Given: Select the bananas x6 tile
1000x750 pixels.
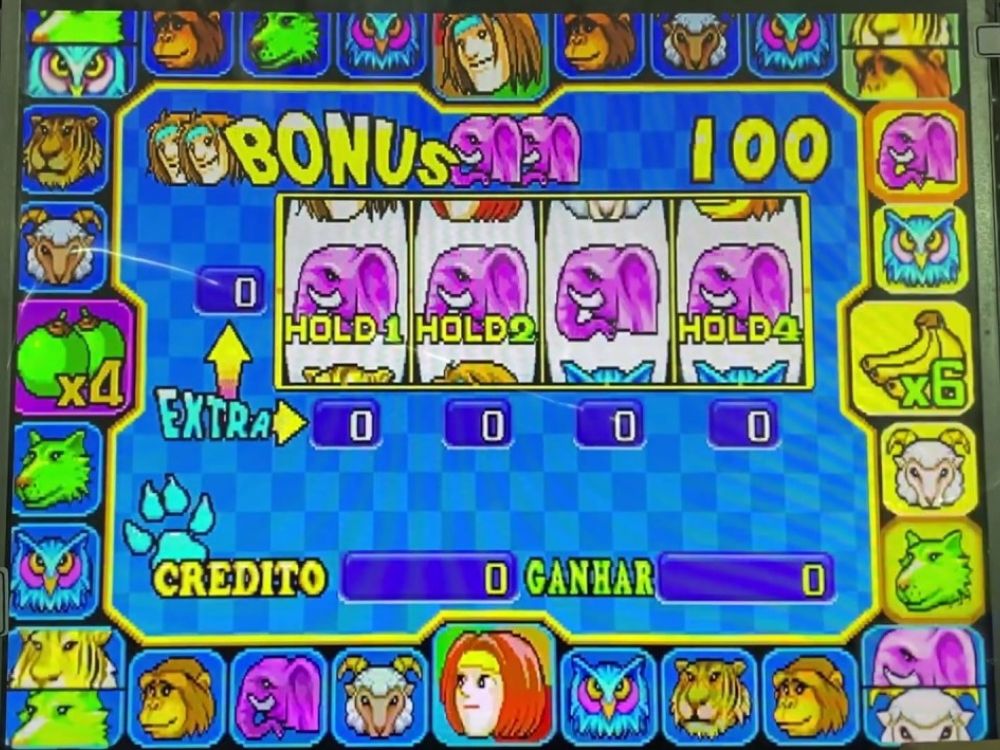Looking at the screenshot, I should pos(912,358).
